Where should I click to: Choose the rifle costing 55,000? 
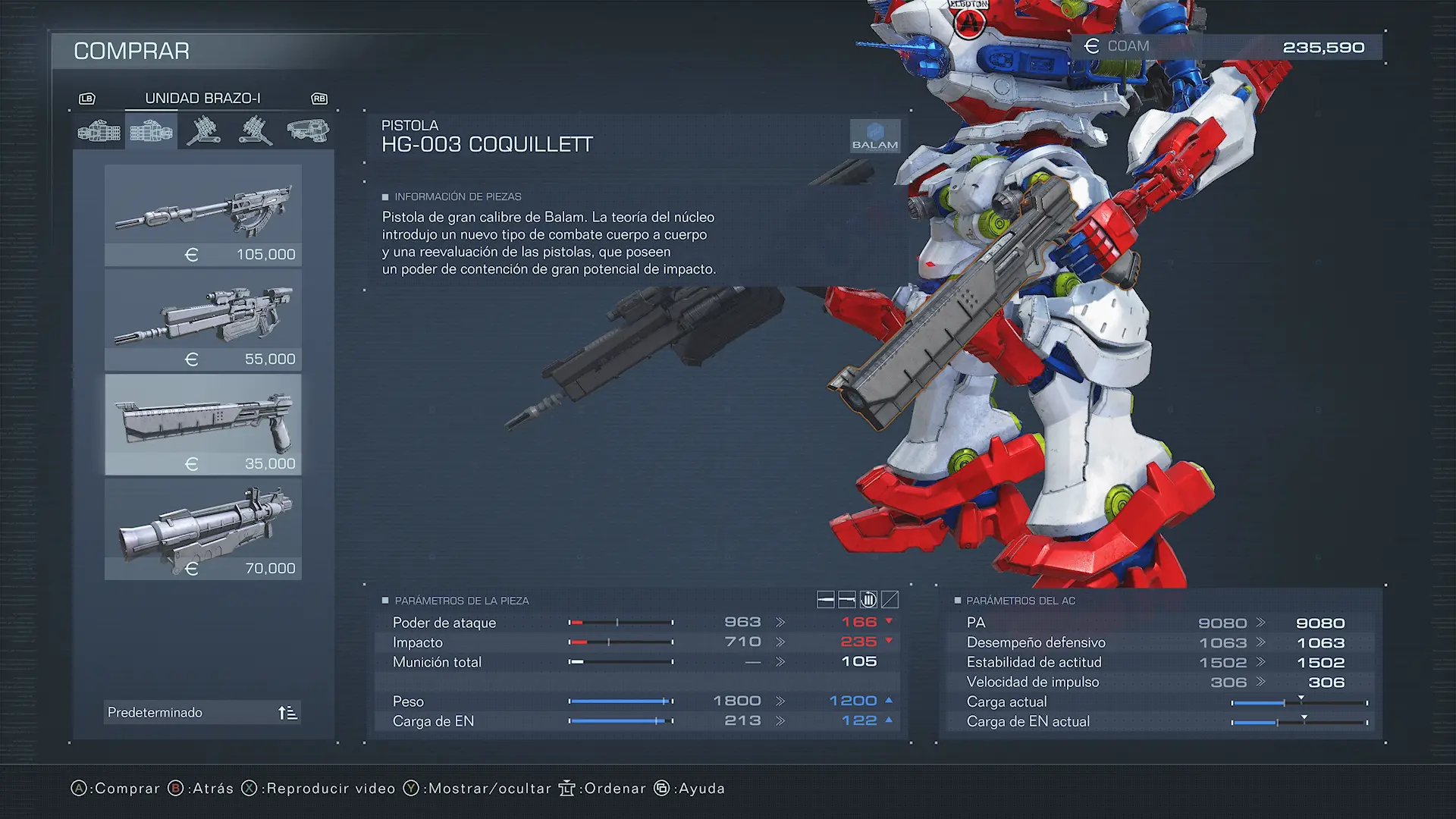pyautogui.click(x=202, y=320)
